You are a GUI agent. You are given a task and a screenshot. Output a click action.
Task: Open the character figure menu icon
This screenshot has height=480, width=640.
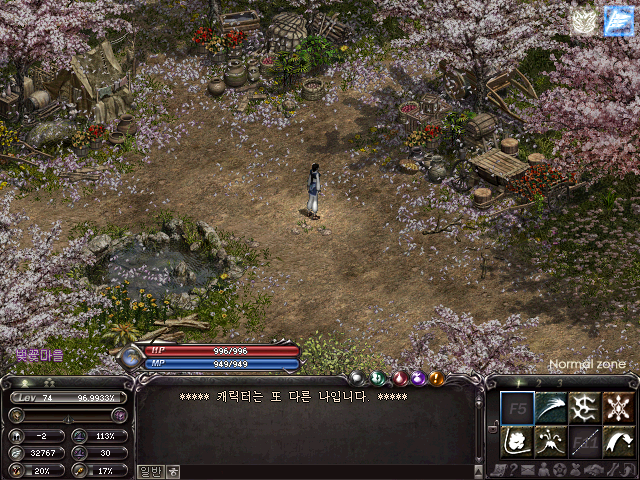pos(543,470)
